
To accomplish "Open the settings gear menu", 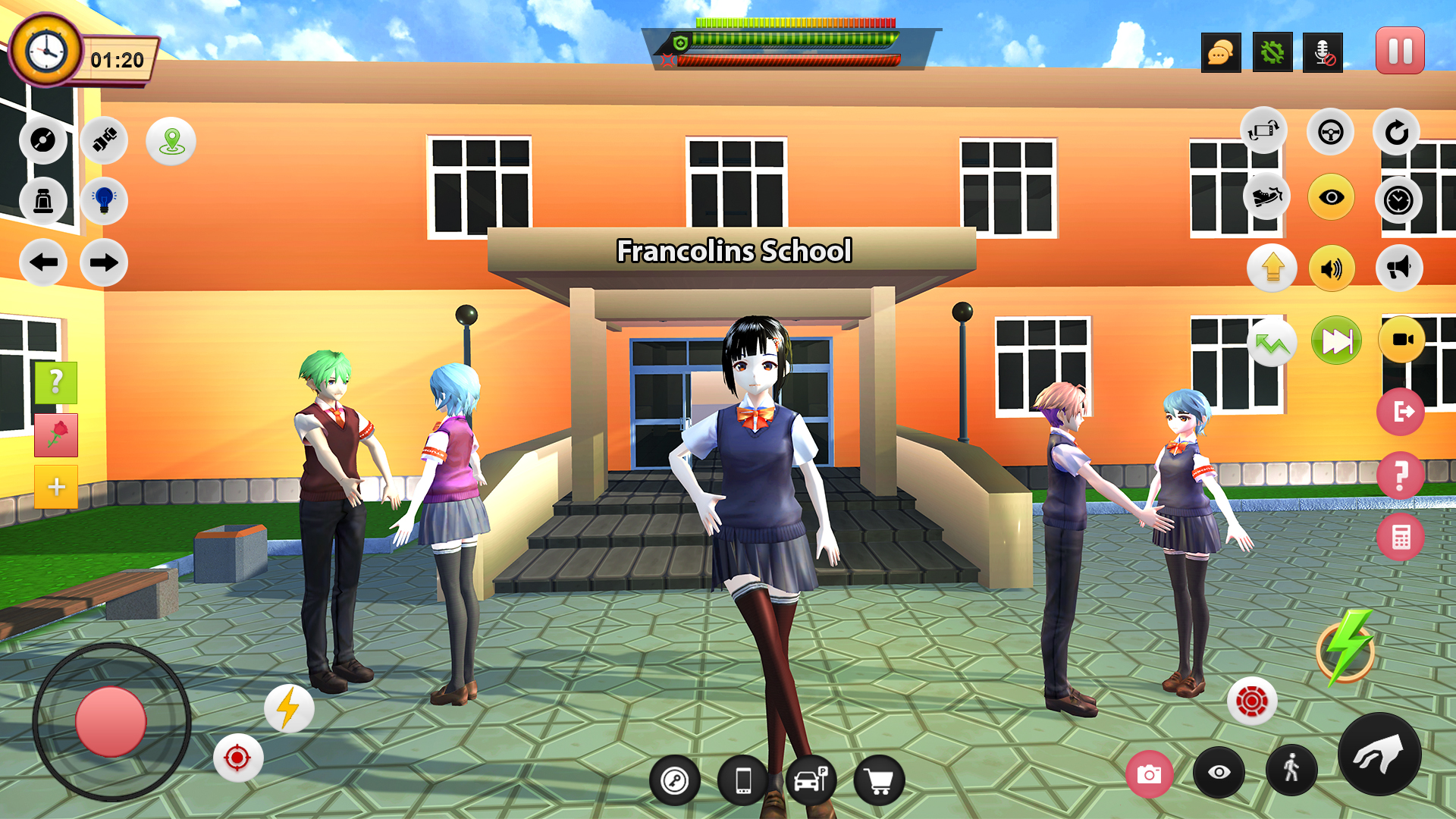I will coord(1273,52).
